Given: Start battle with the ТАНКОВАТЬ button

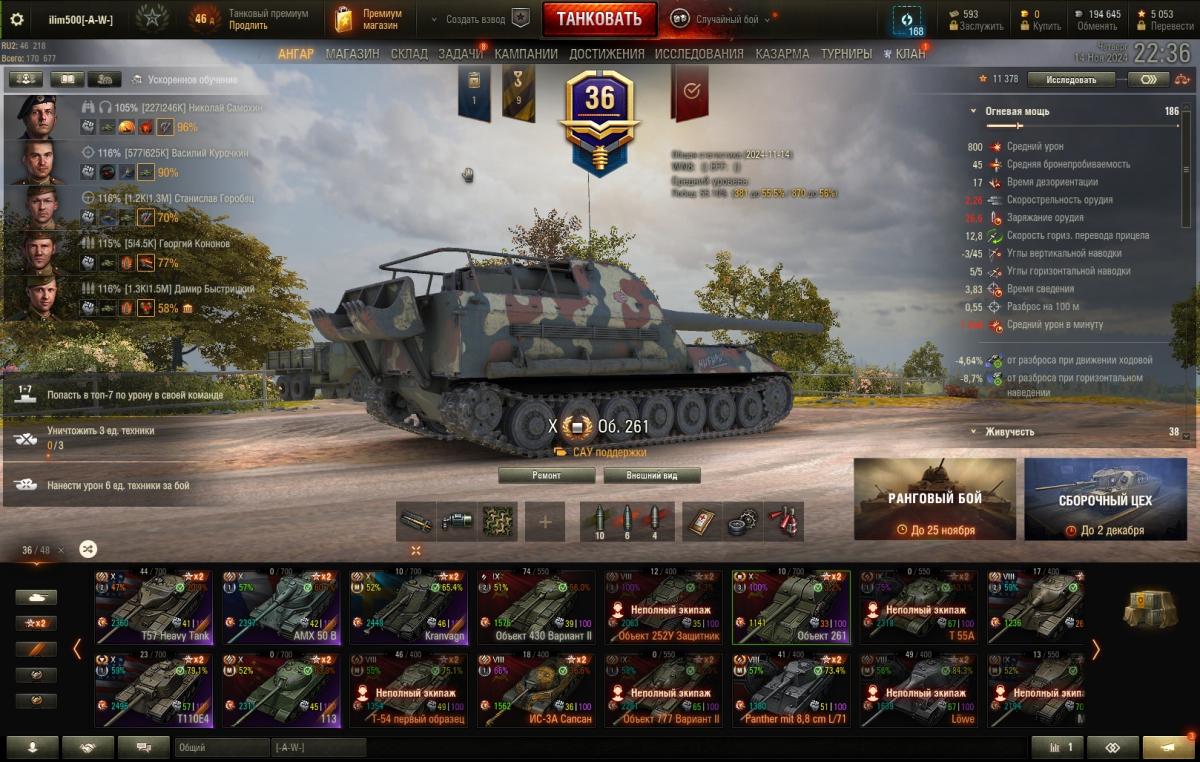Looking at the screenshot, I should tap(599, 19).
